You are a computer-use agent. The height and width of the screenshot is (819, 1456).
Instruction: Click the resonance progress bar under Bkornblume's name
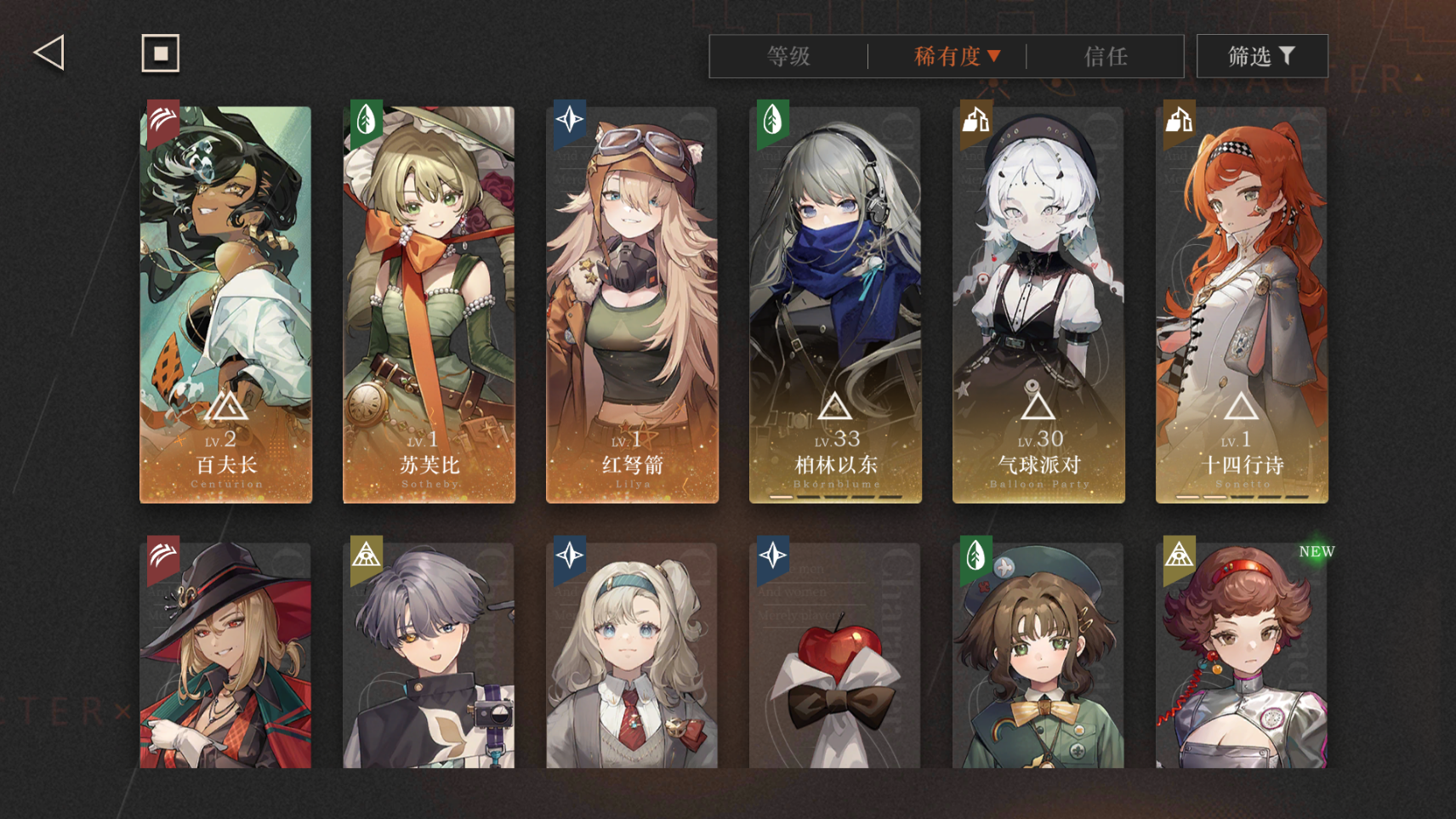[834, 496]
